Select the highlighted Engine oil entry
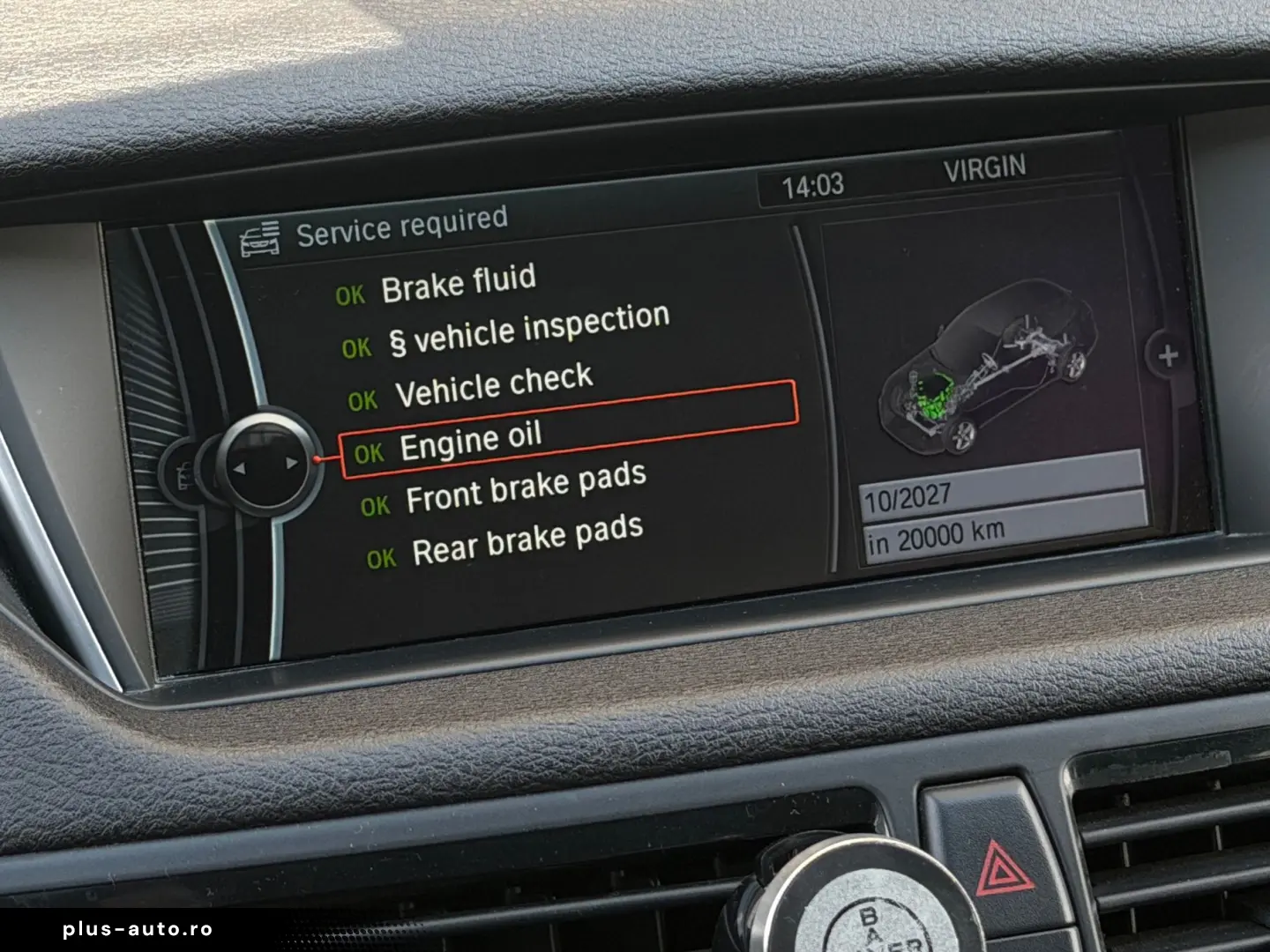1270x952 pixels. click(470, 442)
